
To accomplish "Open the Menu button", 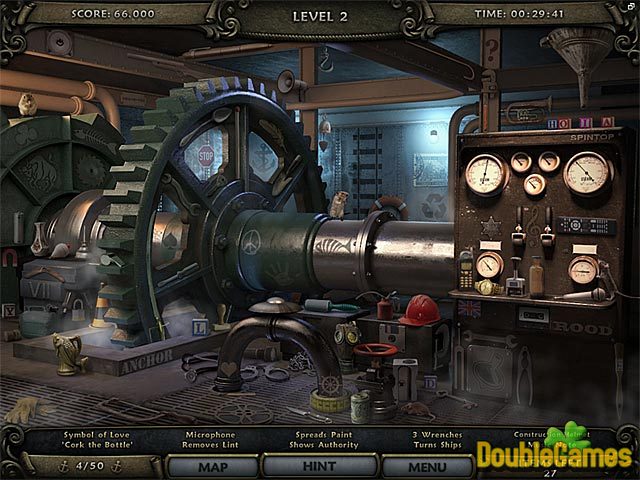I will [x=427, y=466].
